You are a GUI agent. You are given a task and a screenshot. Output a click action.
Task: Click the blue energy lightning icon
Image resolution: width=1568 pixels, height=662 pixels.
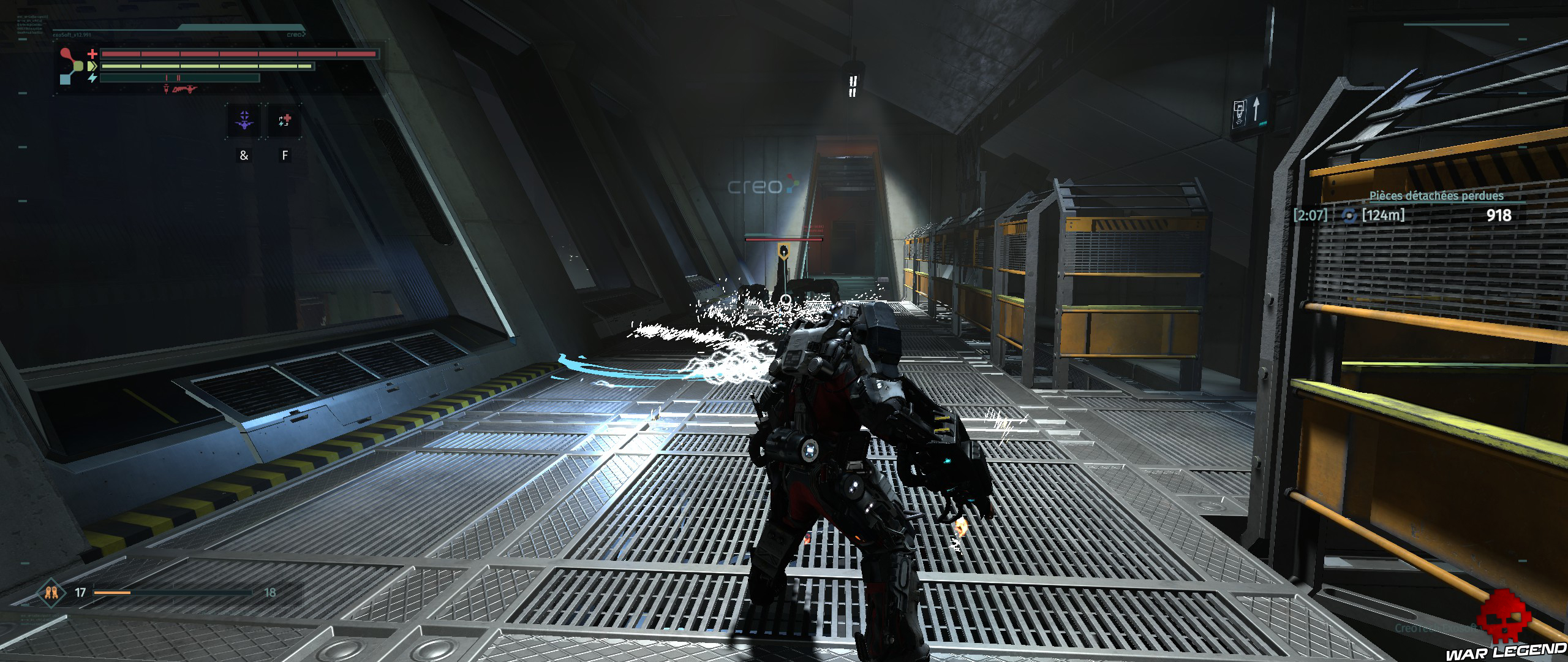(92, 78)
